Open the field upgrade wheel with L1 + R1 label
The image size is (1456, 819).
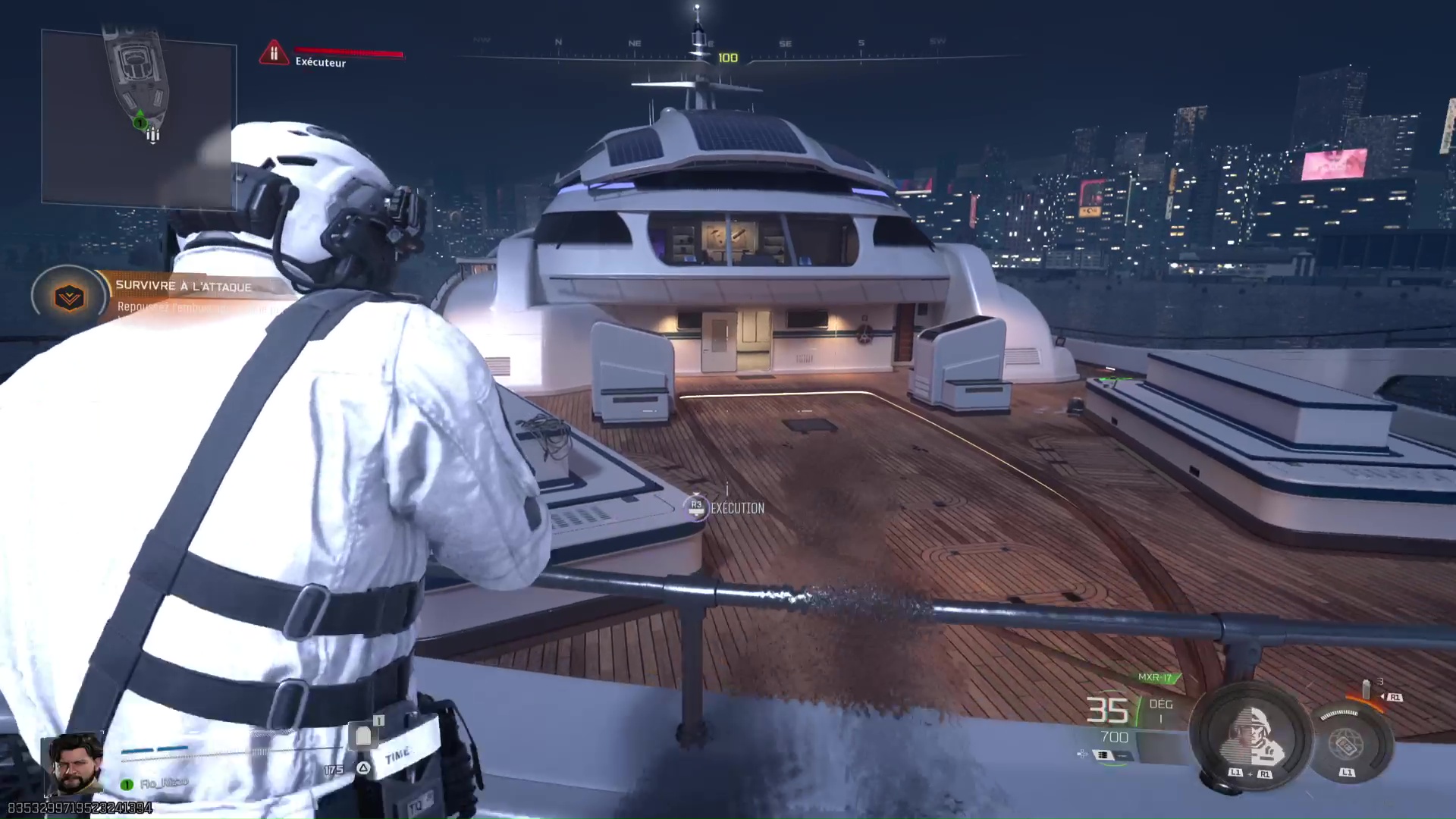point(1250,773)
